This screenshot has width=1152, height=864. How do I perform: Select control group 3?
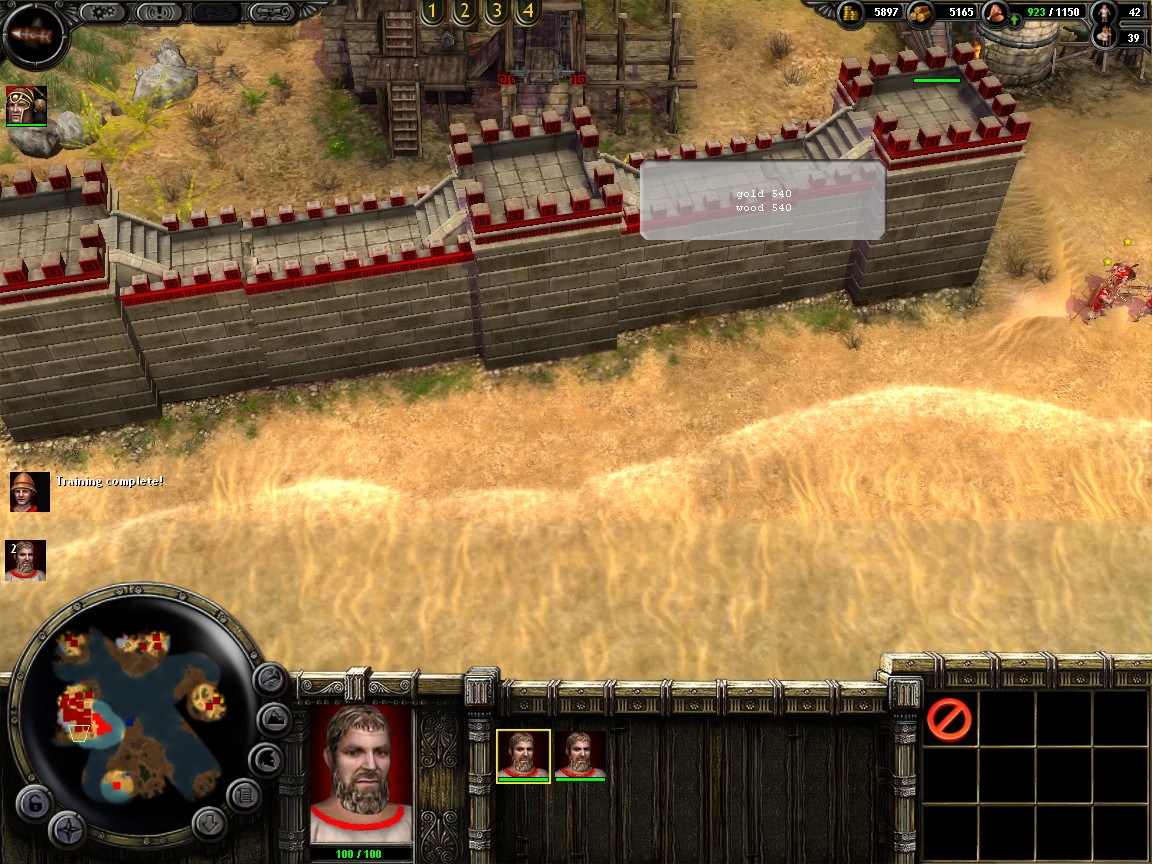point(495,12)
